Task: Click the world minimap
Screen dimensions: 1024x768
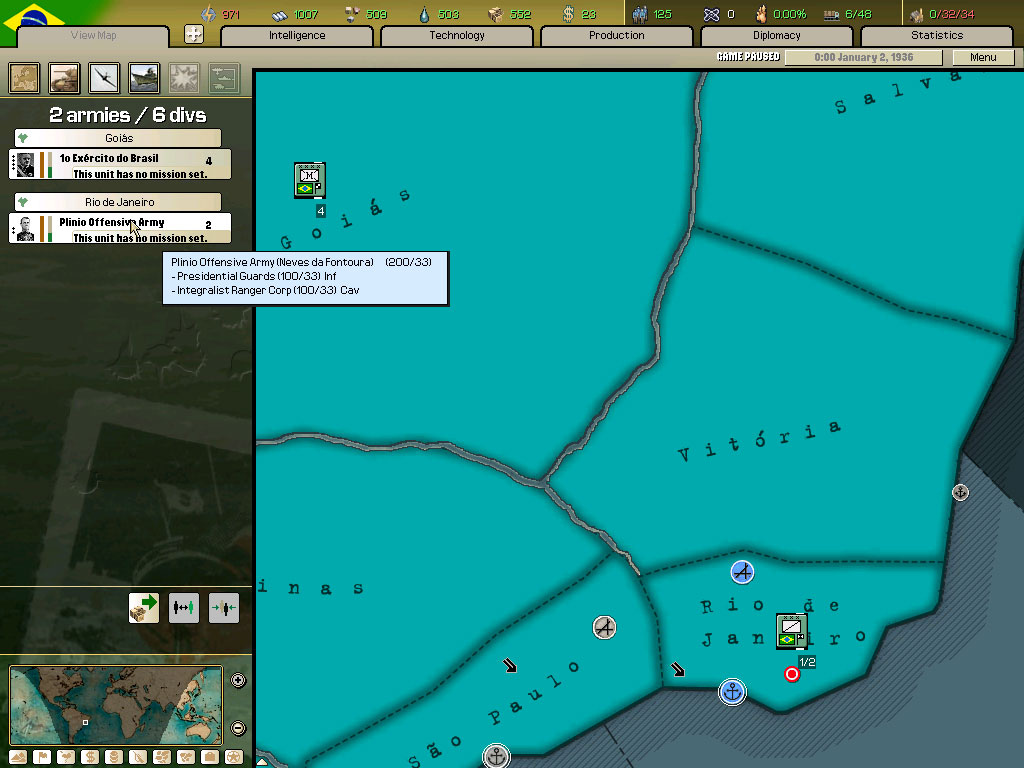Action: 116,704
